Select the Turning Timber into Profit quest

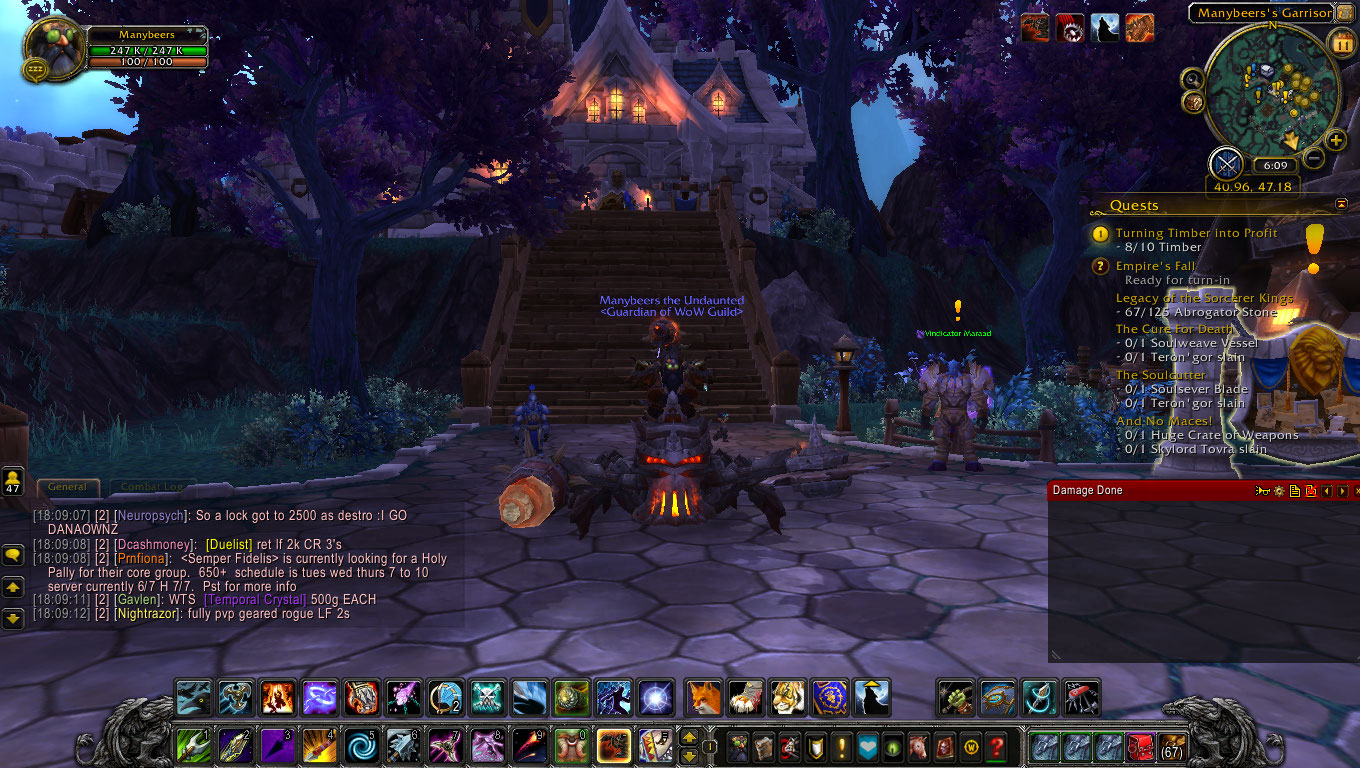tap(1196, 233)
